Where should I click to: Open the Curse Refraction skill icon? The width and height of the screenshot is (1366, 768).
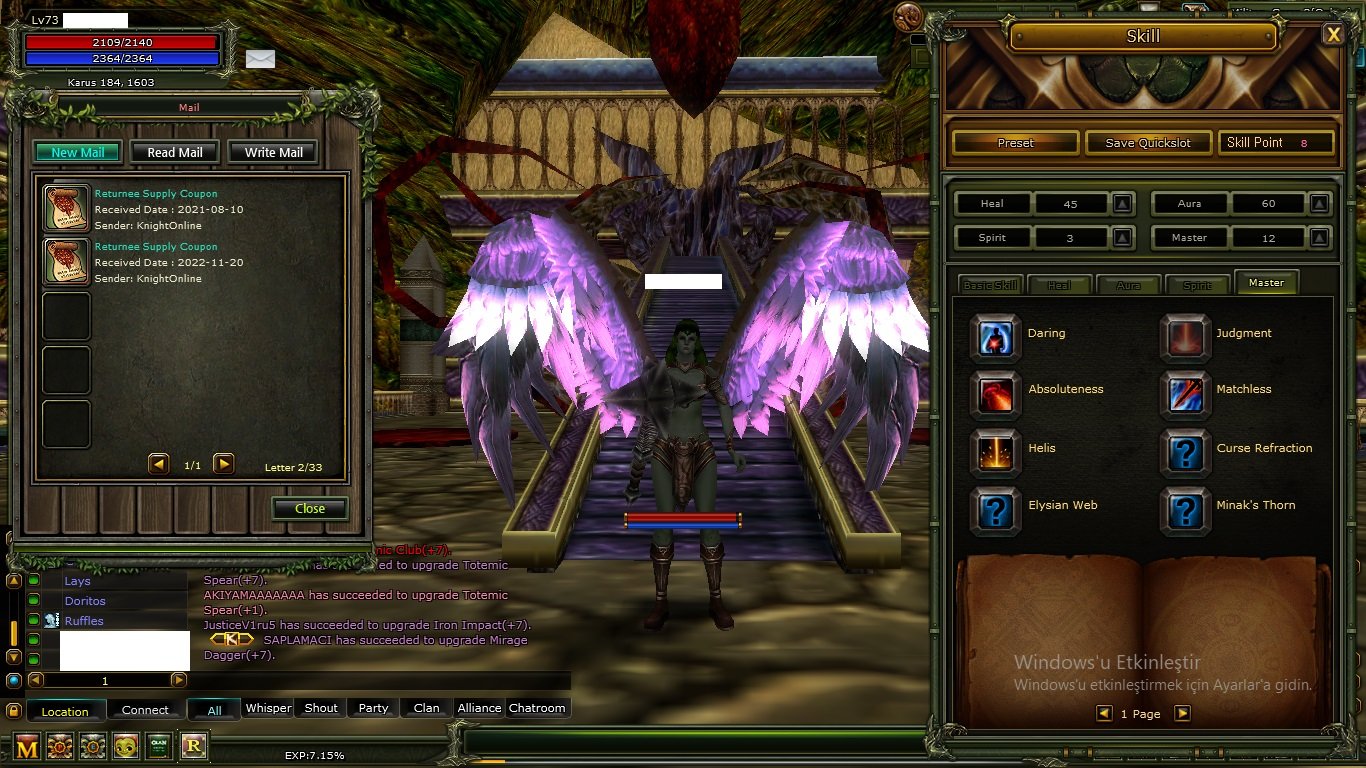(x=1185, y=452)
